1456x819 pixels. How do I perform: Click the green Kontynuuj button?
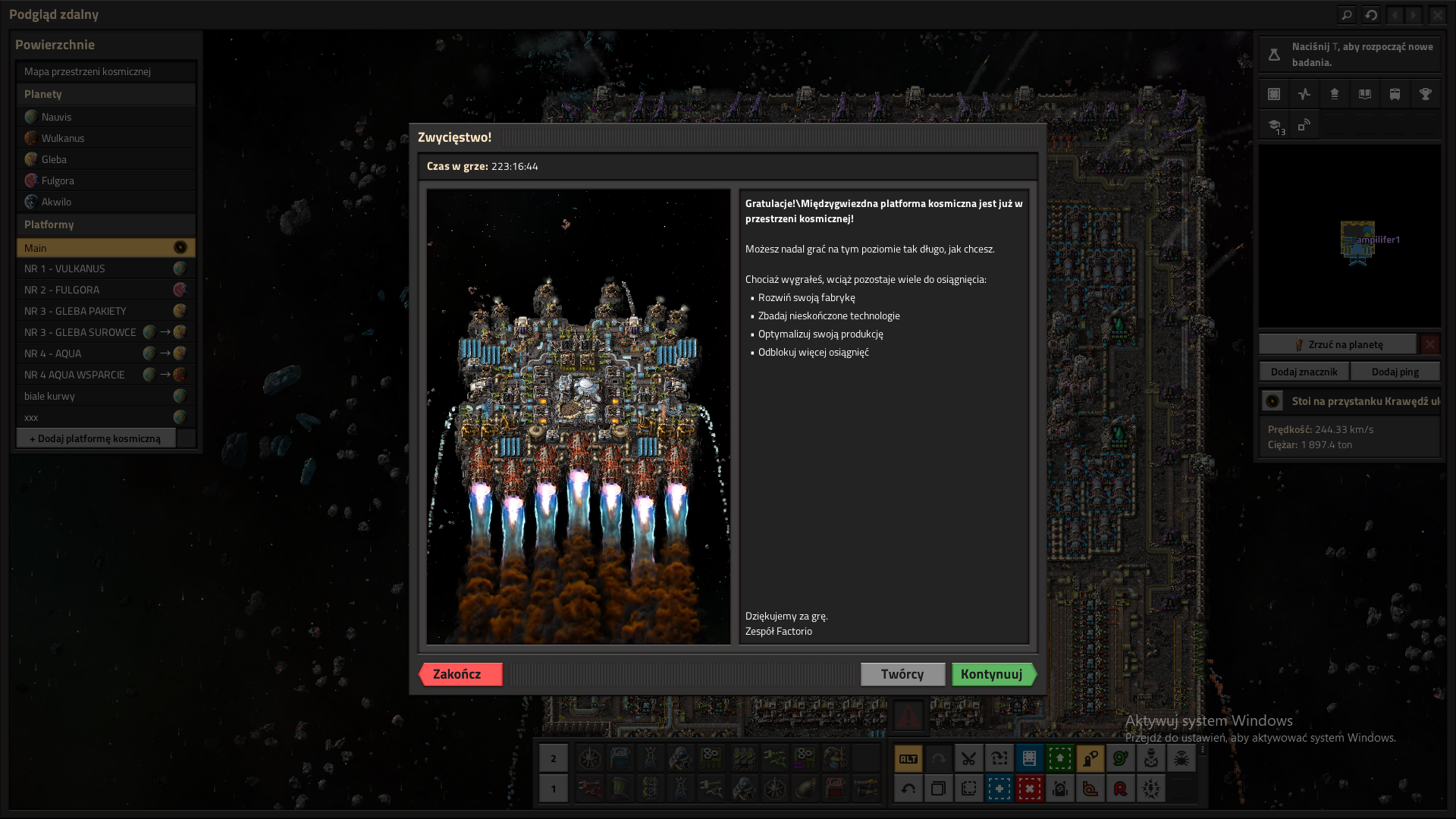992,674
